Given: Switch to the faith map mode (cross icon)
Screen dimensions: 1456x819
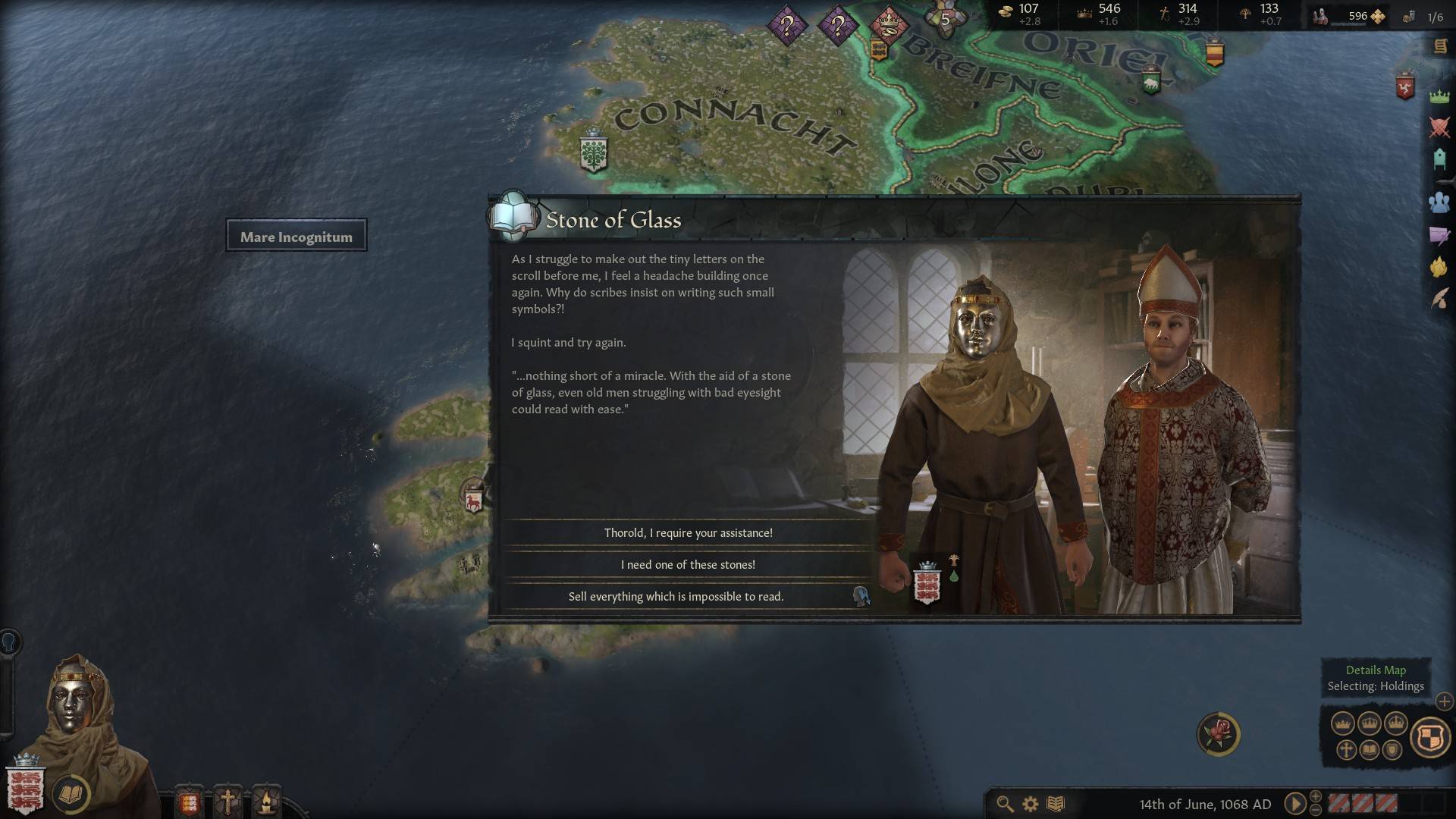Looking at the screenshot, I should pyautogui.click(x=1346, y=750).
